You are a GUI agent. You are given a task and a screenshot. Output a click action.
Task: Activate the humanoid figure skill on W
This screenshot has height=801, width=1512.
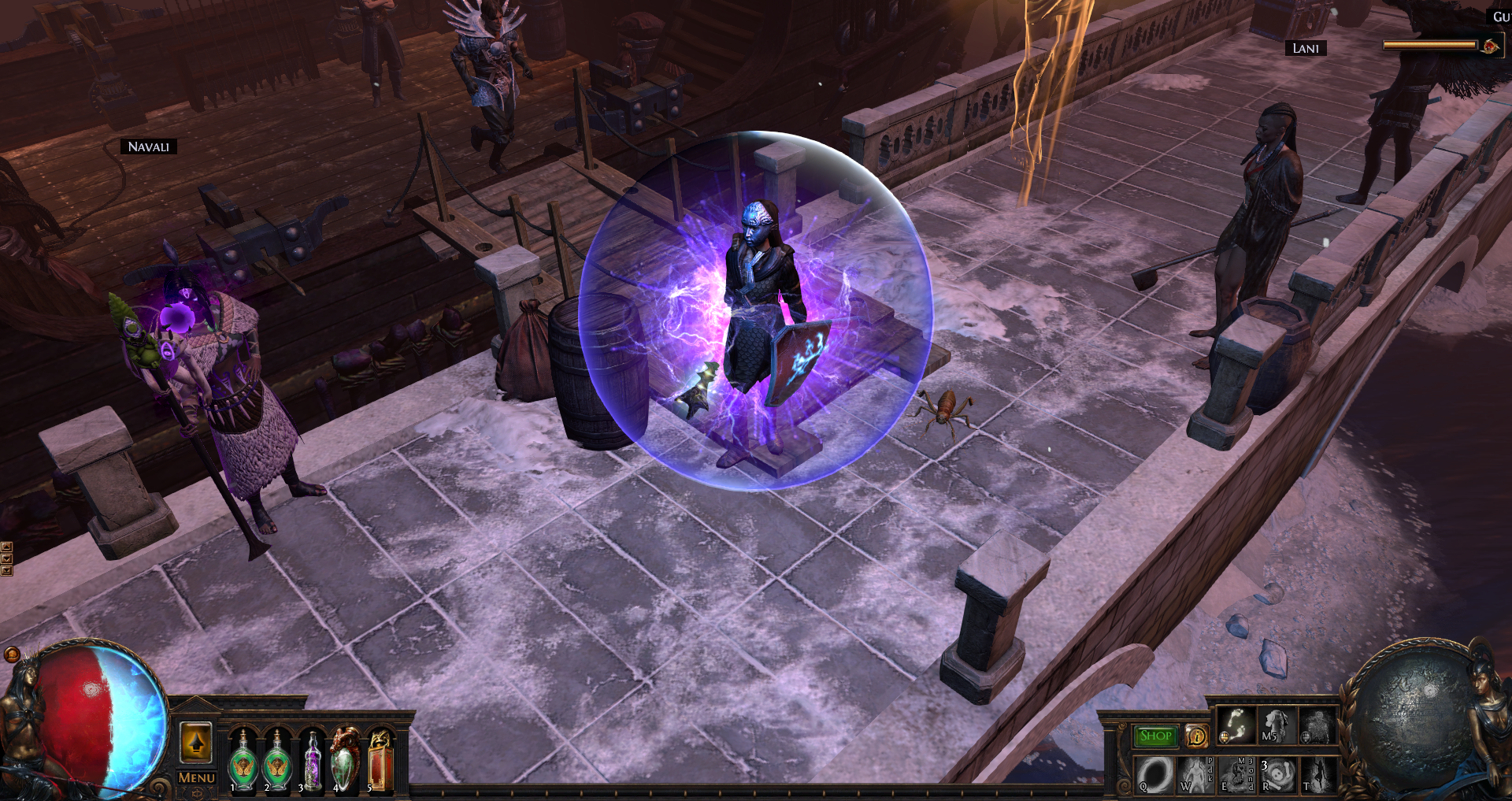pyautogui.click(x=1195, y=774)
